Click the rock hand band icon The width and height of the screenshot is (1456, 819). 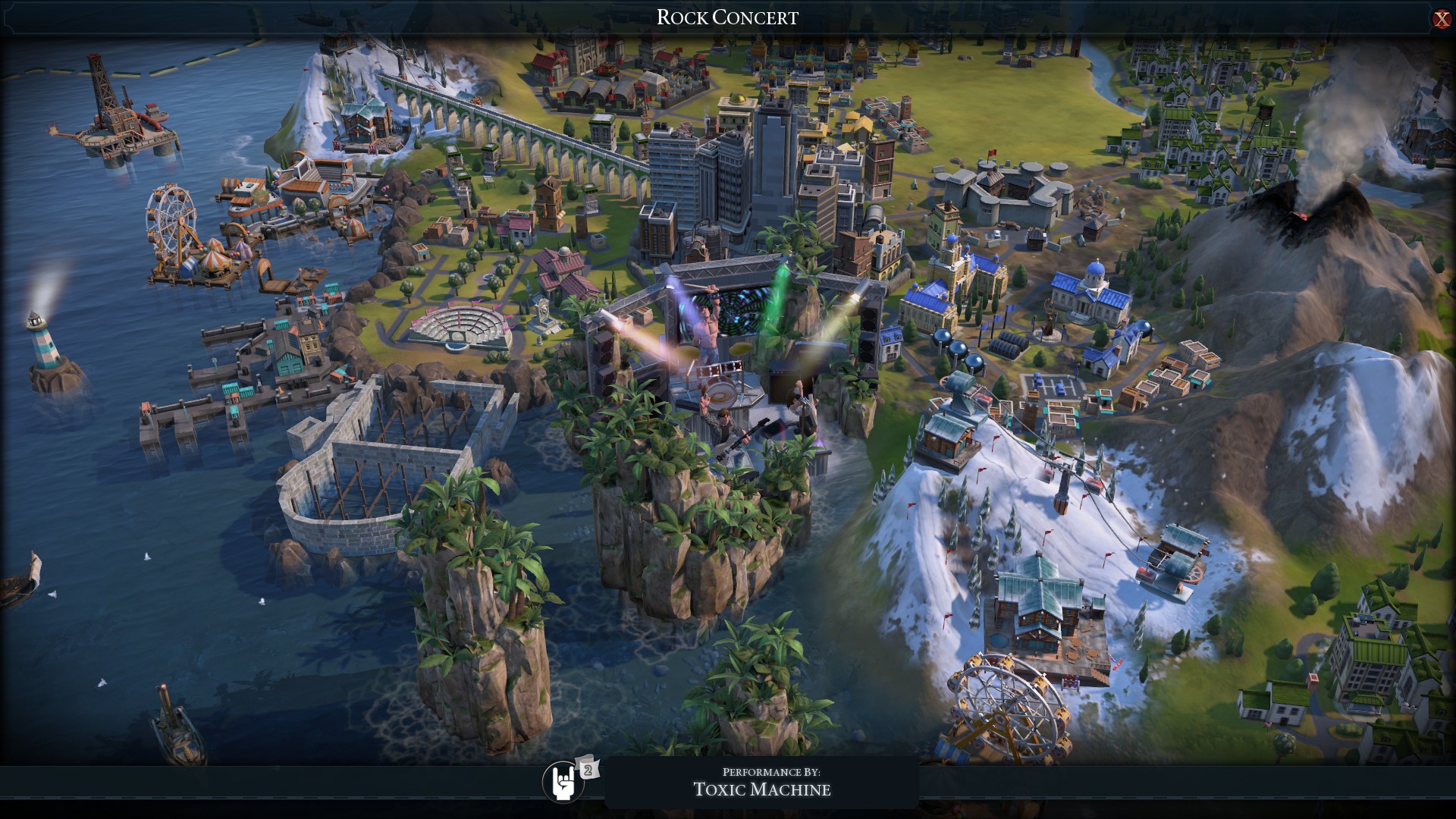(x=563, y=783)
